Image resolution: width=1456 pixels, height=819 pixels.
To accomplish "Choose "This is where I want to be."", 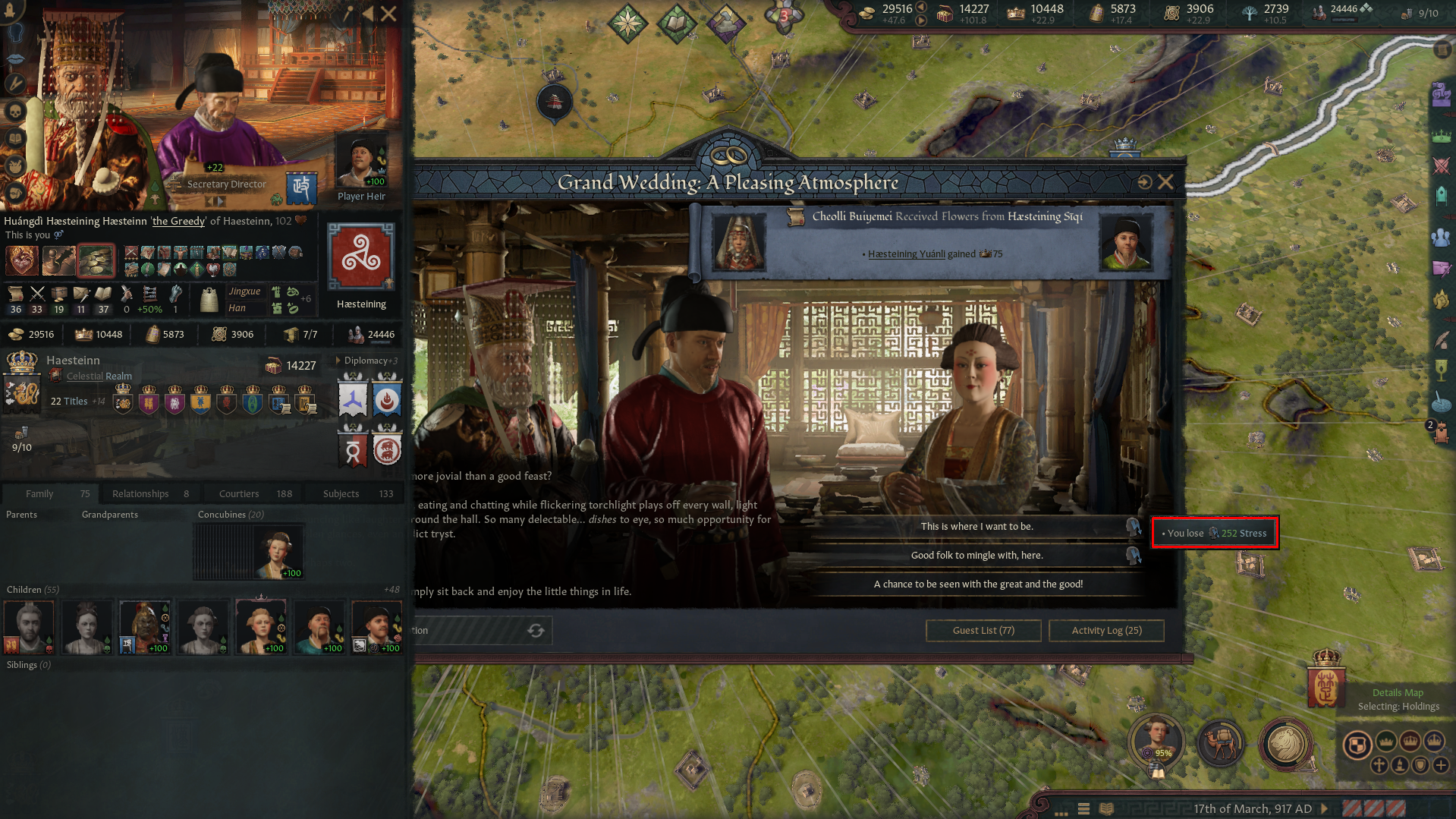I will [x=976, y=527].
